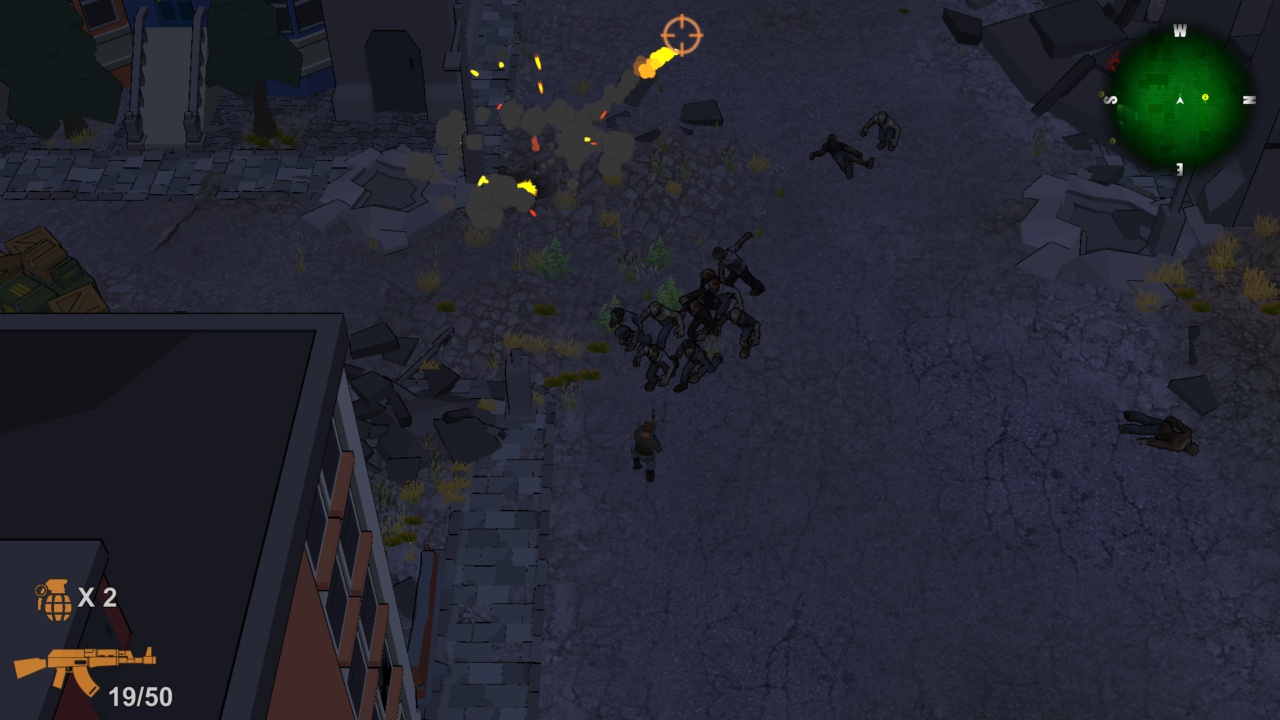Click the 'N' compass letter on the minimap
Viewport: 1280px width, 720px height.
(x=1249, y=98)
